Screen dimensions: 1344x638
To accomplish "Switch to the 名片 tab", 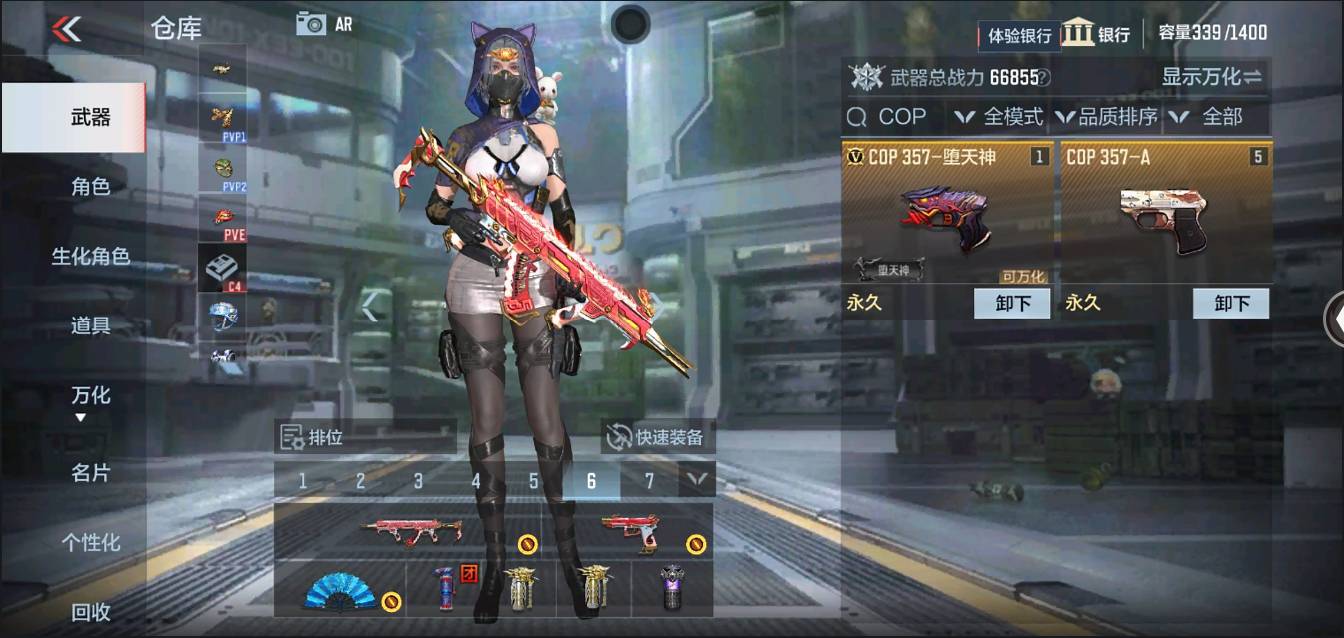I will tap(90, 473).
